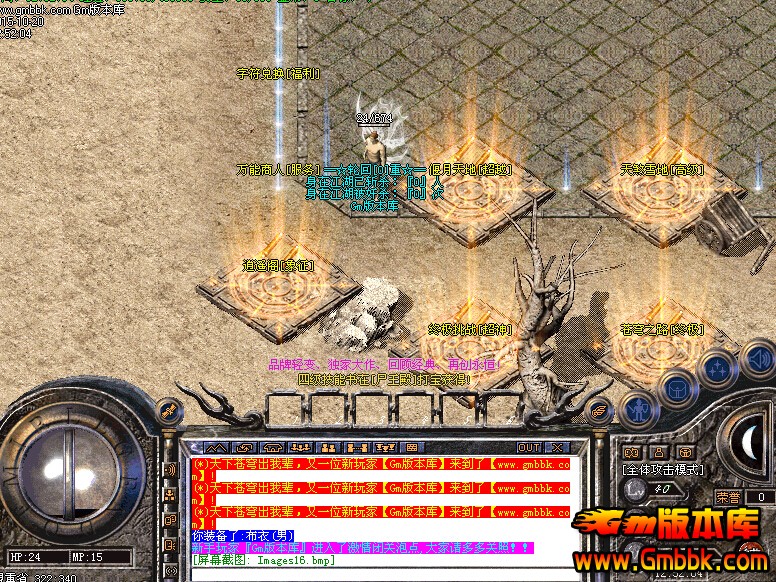
Task: Open the skills sparkle round button
Action: coord(716,368)
